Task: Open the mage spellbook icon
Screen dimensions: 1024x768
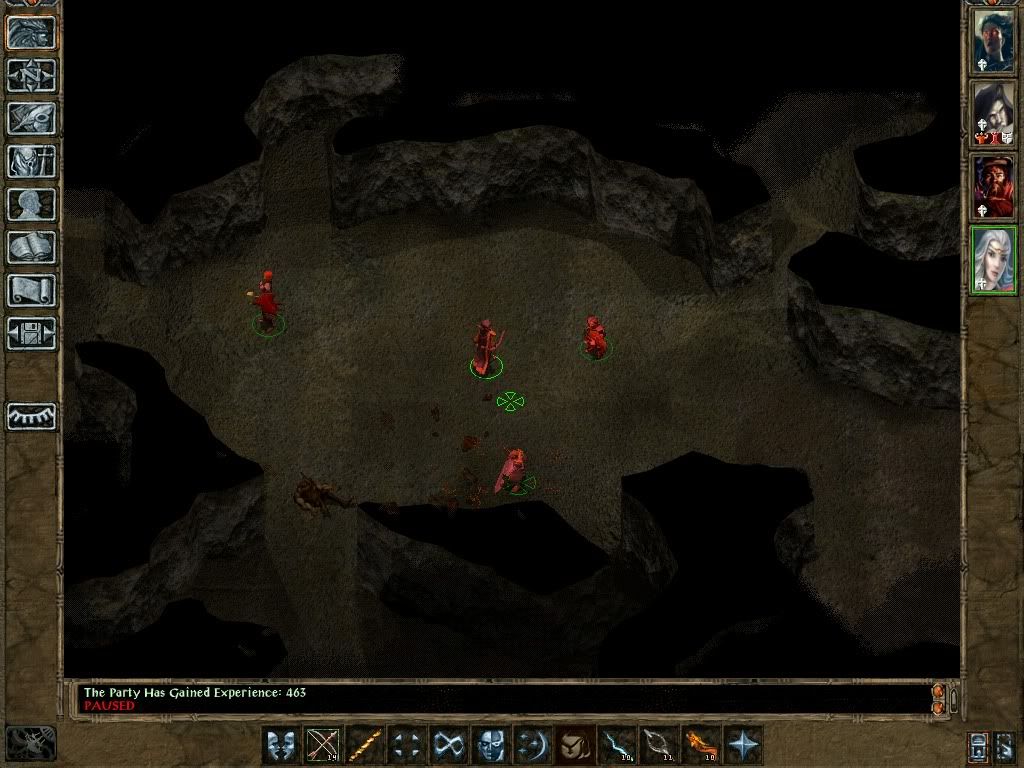Action: 32,247
